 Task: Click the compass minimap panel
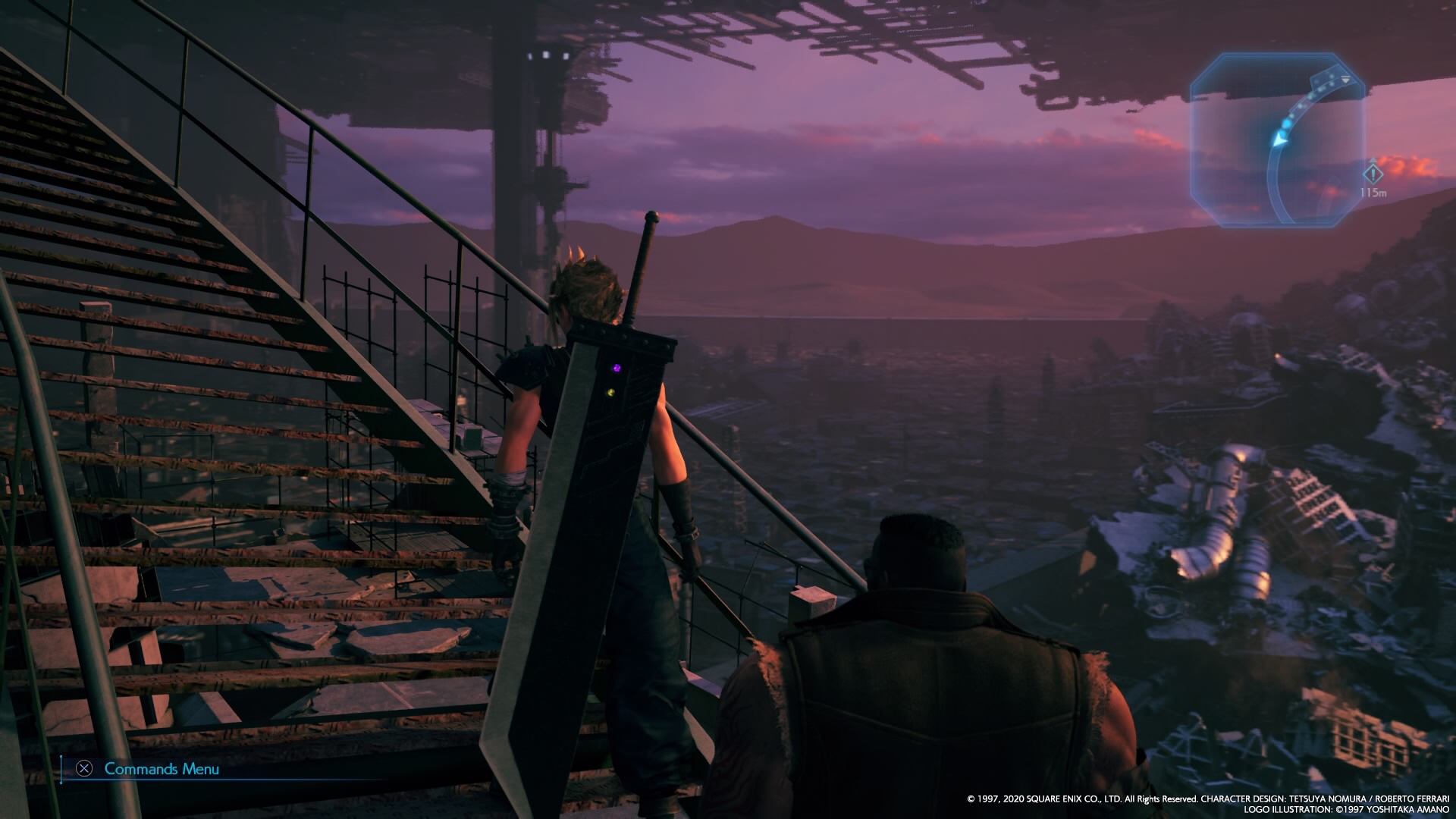[x=1278, y=140]
